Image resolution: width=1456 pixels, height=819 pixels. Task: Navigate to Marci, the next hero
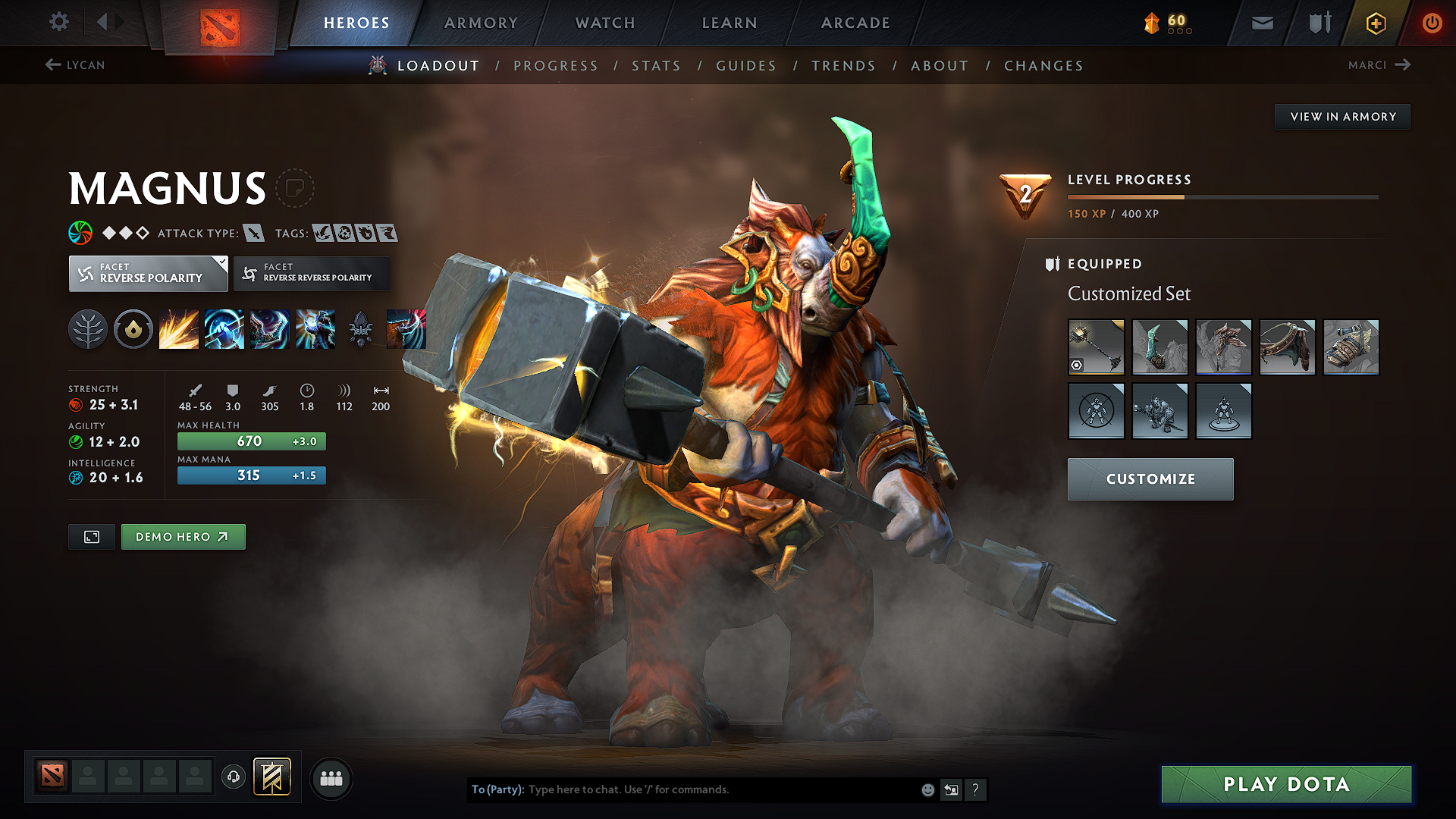pyautogui.click(x=1379, y=65)
